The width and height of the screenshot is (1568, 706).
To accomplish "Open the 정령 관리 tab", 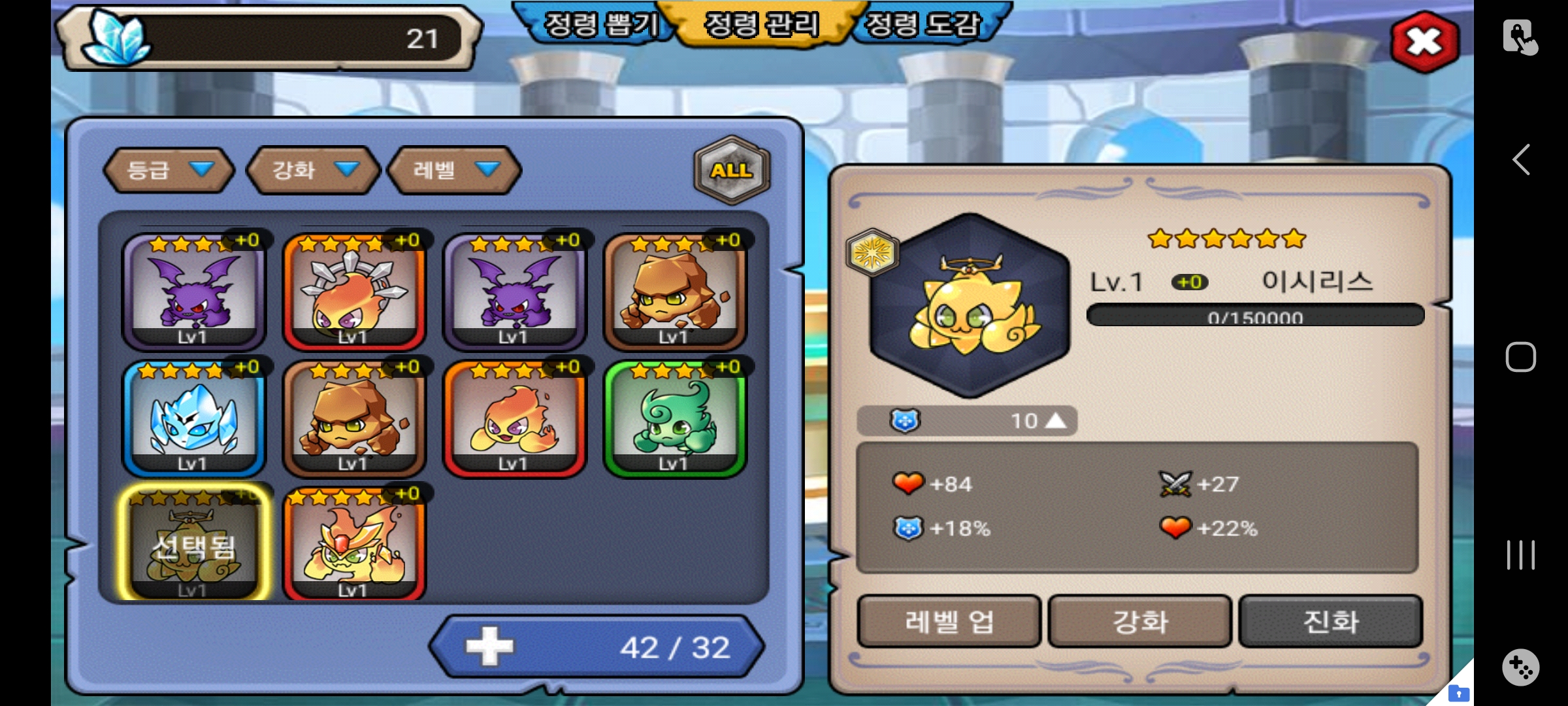I will [x=761, y=25].
